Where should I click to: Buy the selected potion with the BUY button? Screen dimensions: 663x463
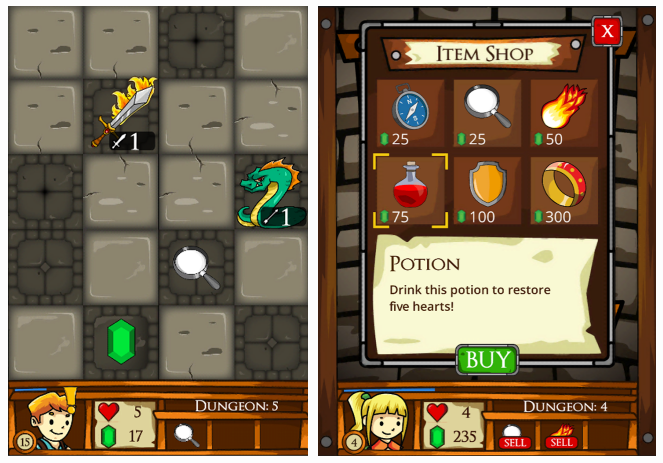pos(487,360)
